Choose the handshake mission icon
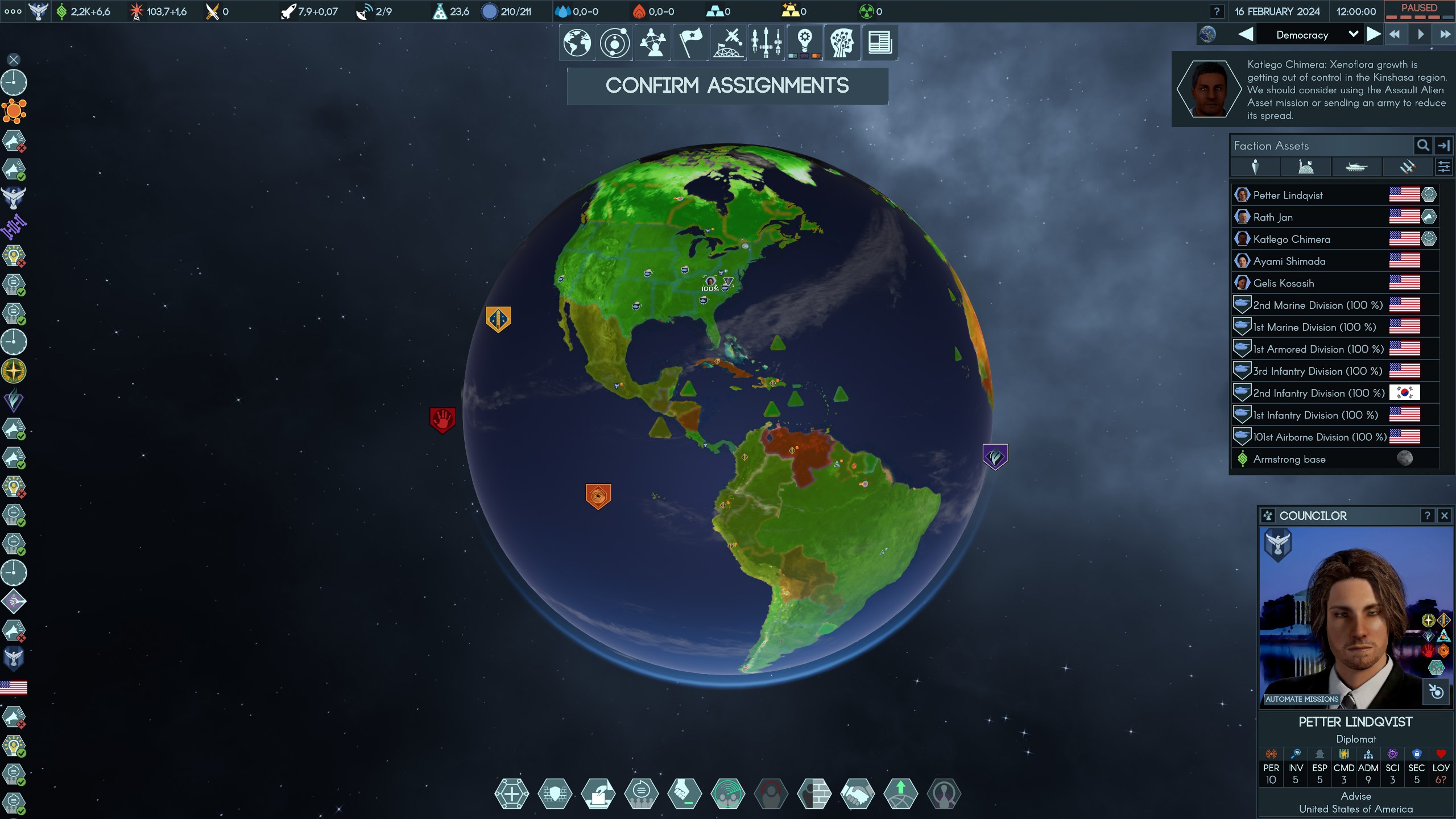Viewport: 1456px width, 819px height. (858, 793)
